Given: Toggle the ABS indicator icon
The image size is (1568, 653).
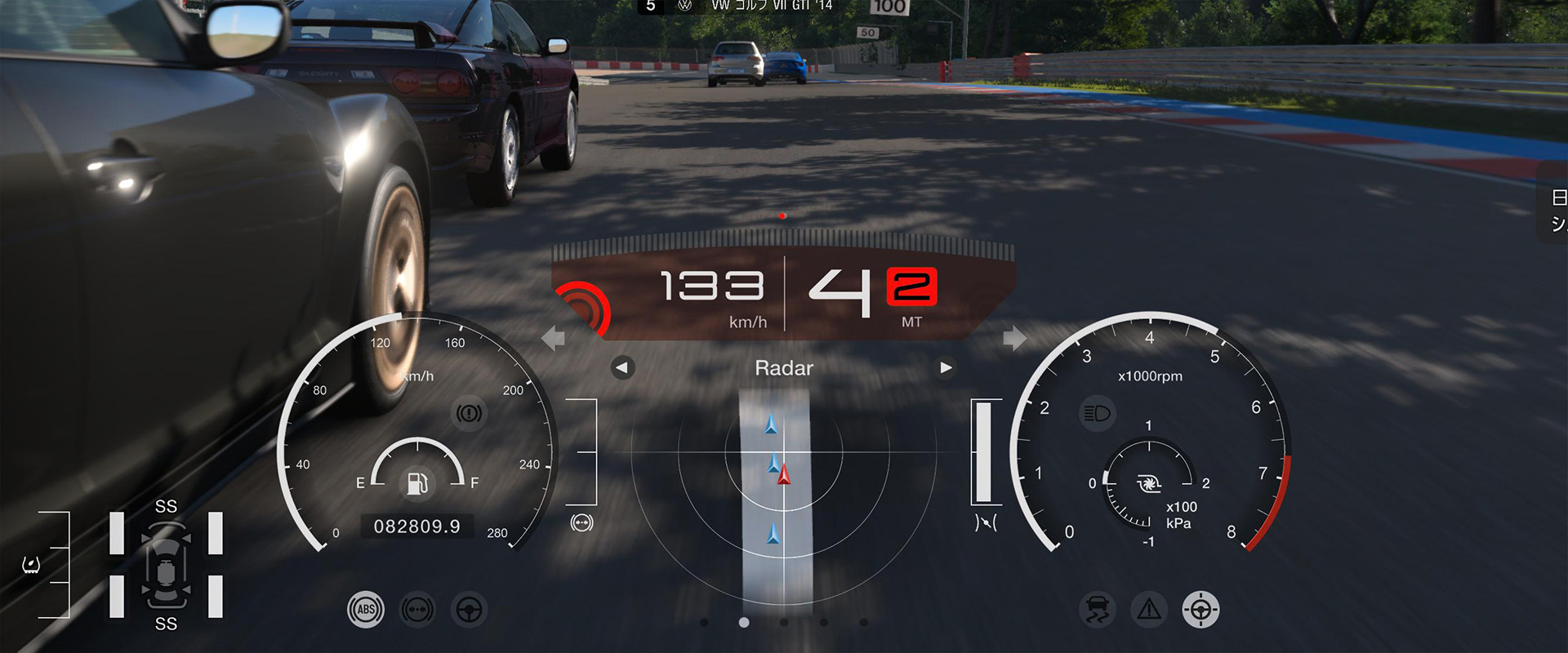Looking at the screenshot, I should 366,610.
